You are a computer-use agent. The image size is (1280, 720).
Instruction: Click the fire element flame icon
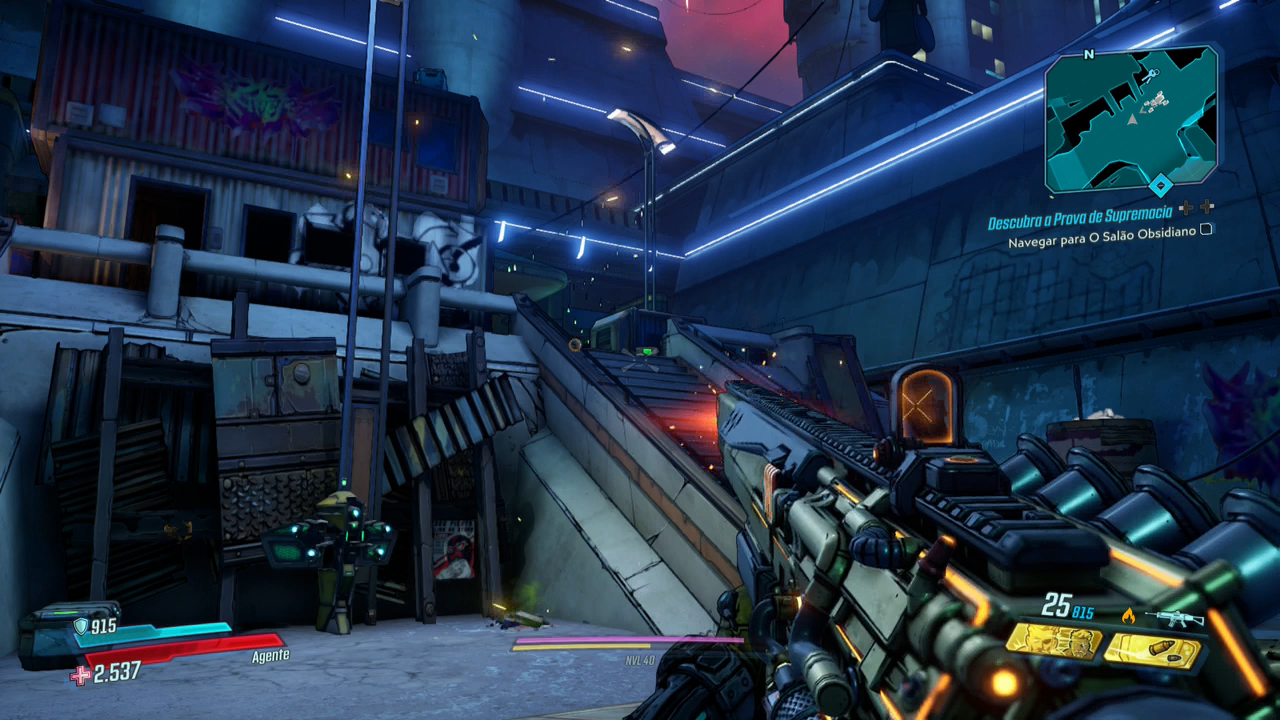click(x=1129, y=616)
